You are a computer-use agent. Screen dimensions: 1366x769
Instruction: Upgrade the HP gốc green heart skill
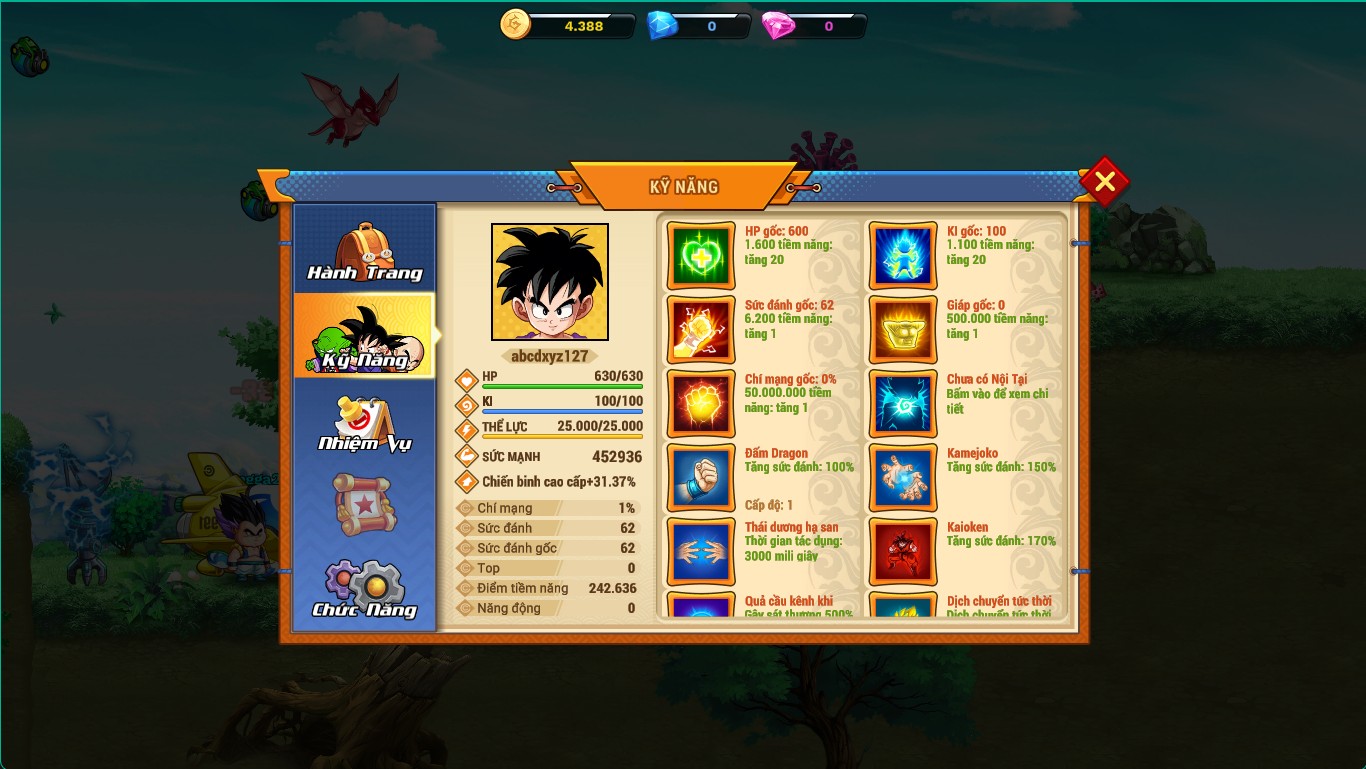(701, 256)
